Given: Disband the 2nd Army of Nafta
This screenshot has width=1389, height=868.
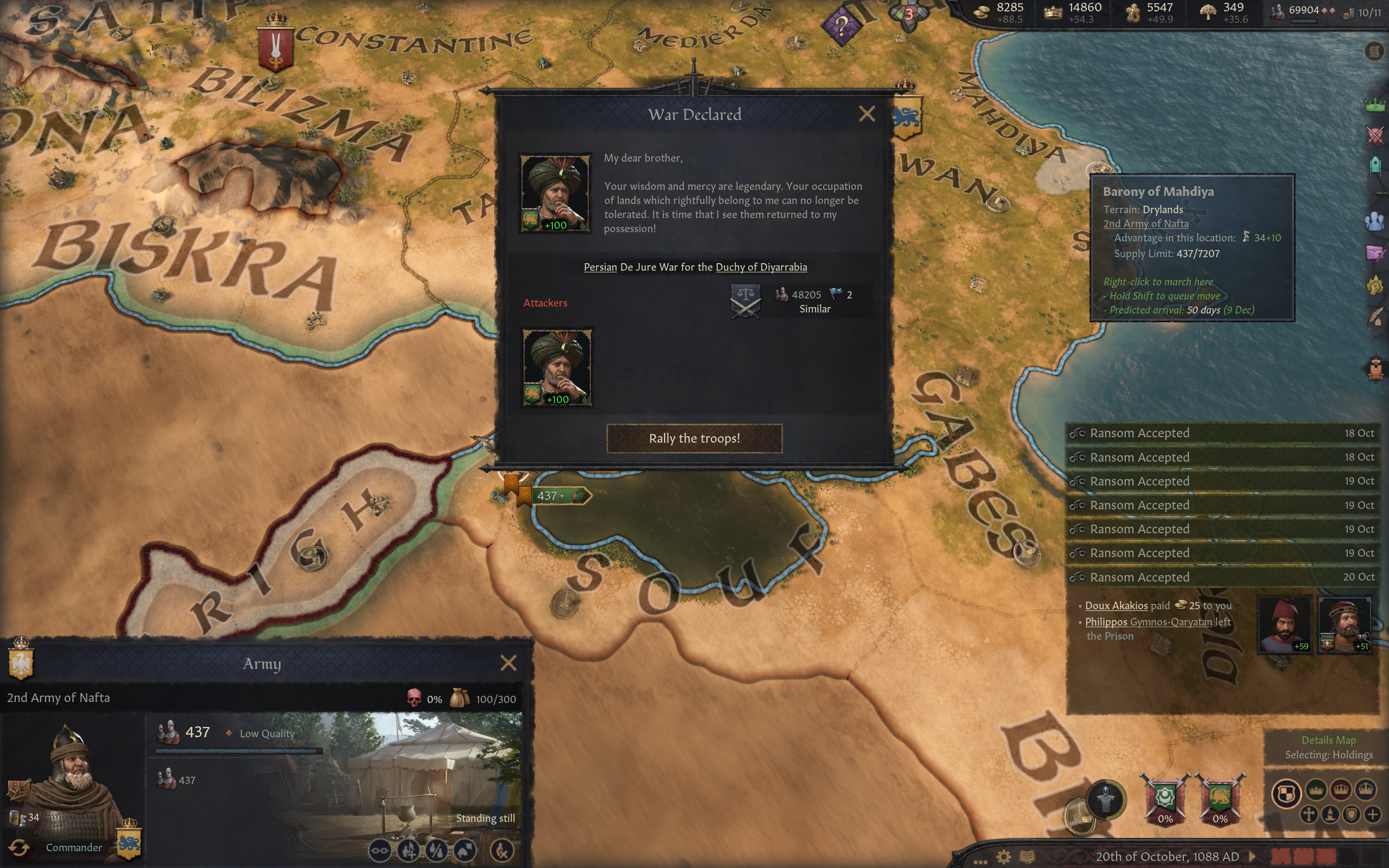Looking at the screenshot, I should (x=502, y=850).
